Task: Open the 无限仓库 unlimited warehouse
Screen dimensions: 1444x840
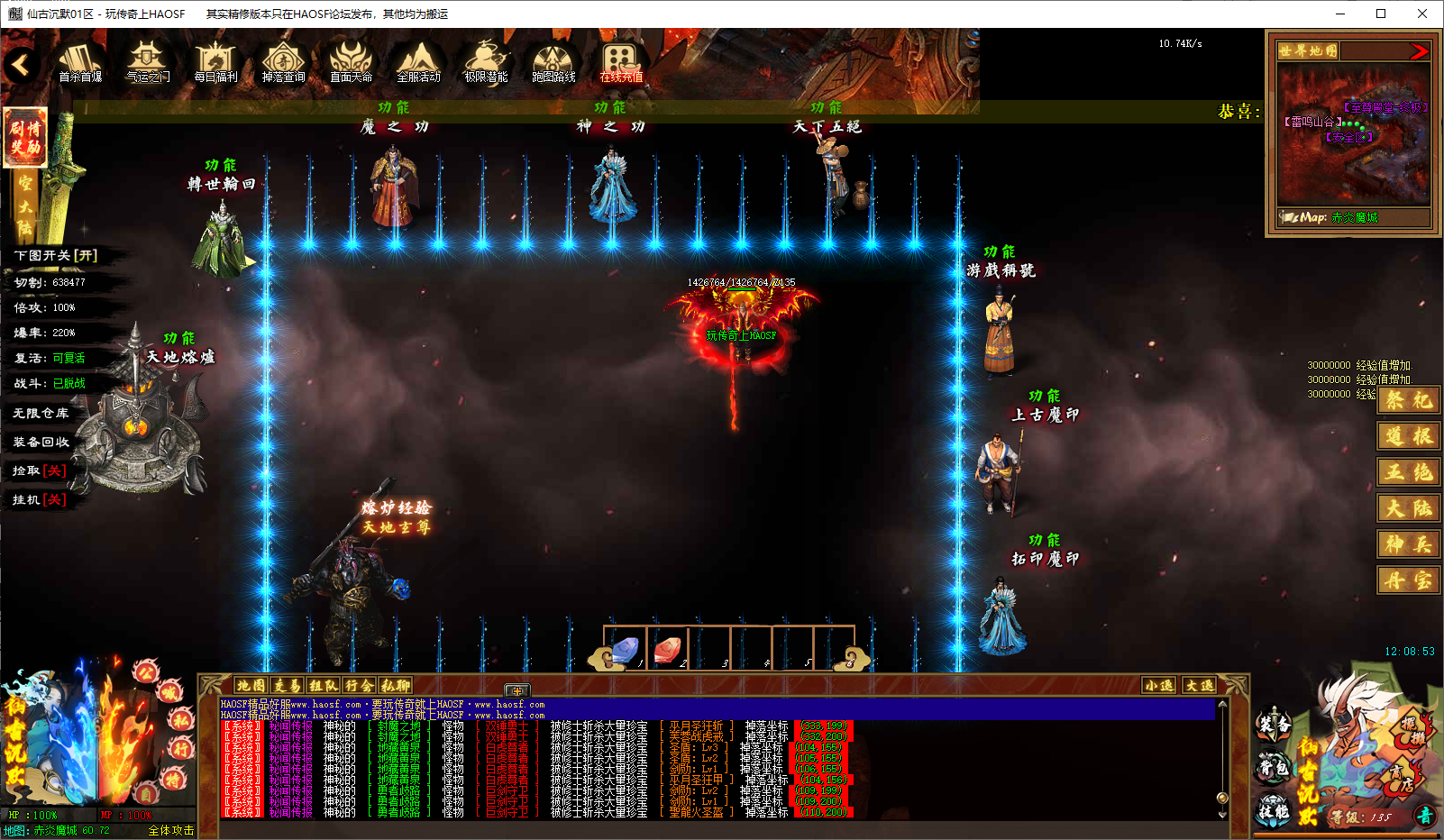Action: (41, 413)
